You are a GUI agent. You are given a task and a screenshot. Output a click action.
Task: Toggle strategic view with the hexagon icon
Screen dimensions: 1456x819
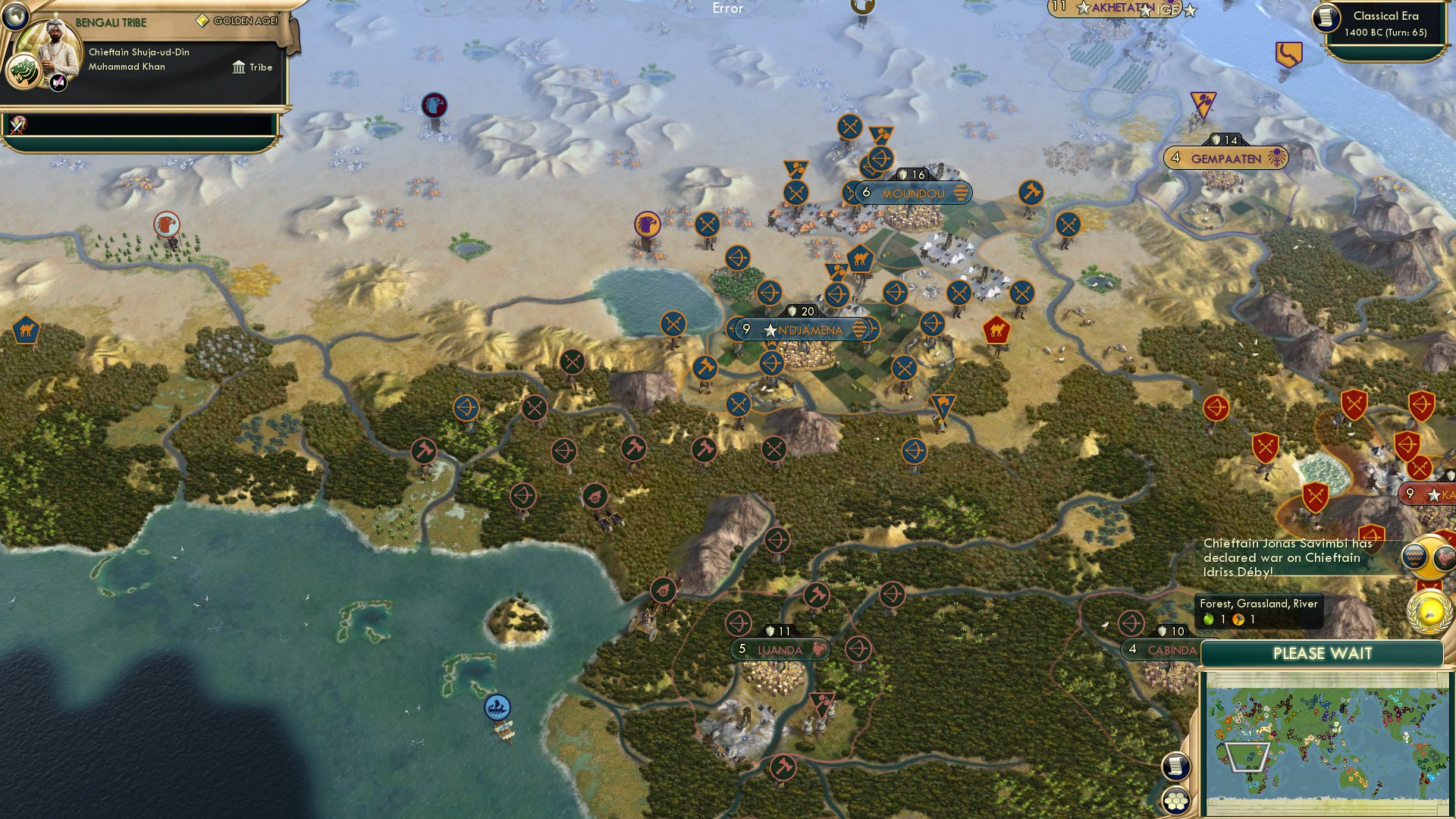pyautogui.click(x=1176, y=799)
